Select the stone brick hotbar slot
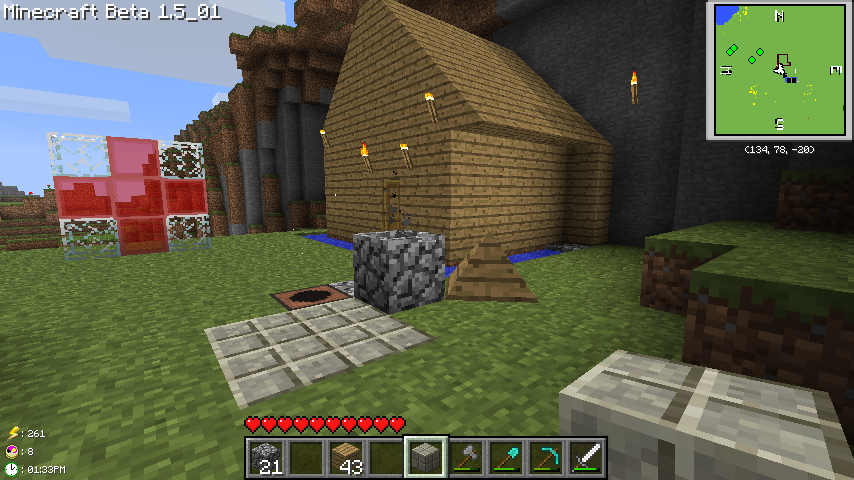Viewport: 854px width, 480px height. tap(426, 457)
